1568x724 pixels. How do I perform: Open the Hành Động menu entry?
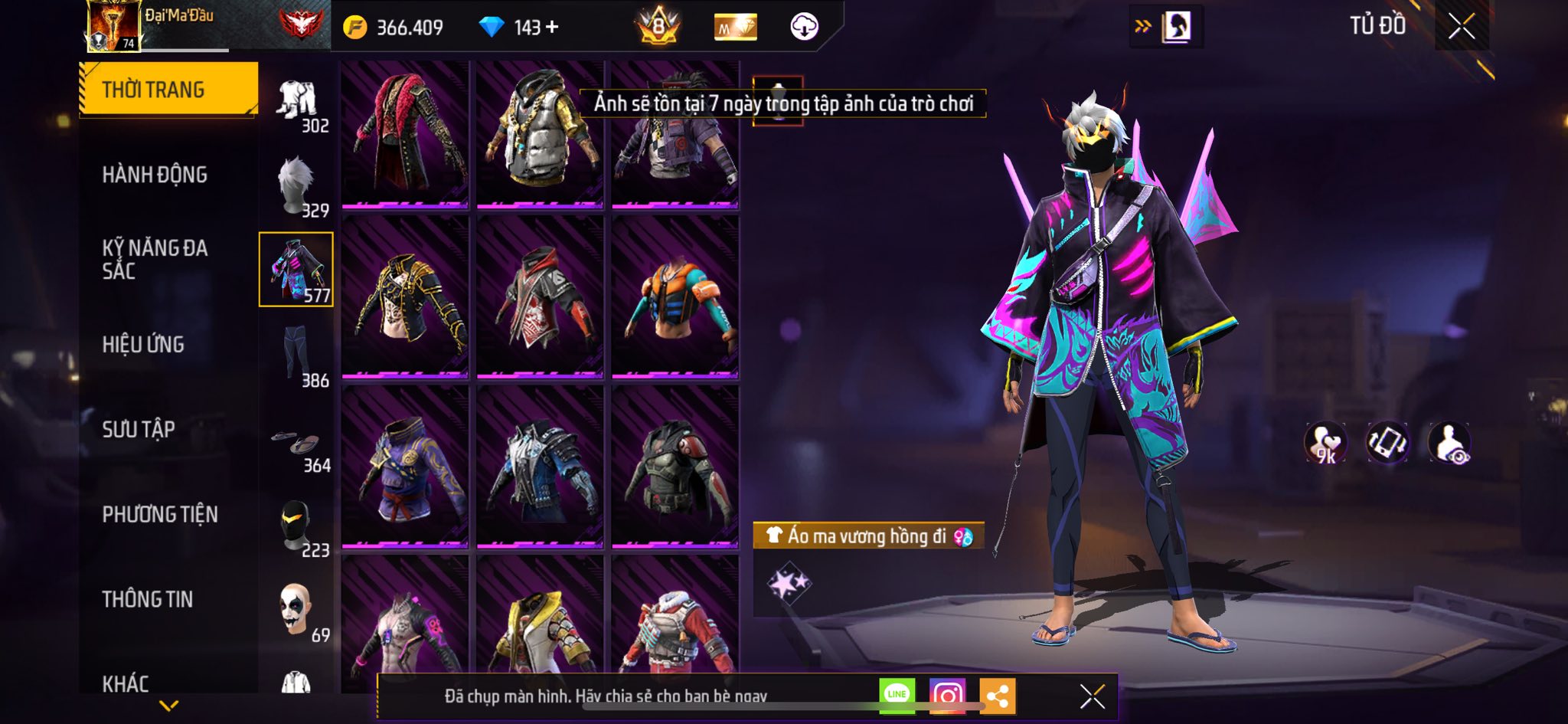[155, 175]
